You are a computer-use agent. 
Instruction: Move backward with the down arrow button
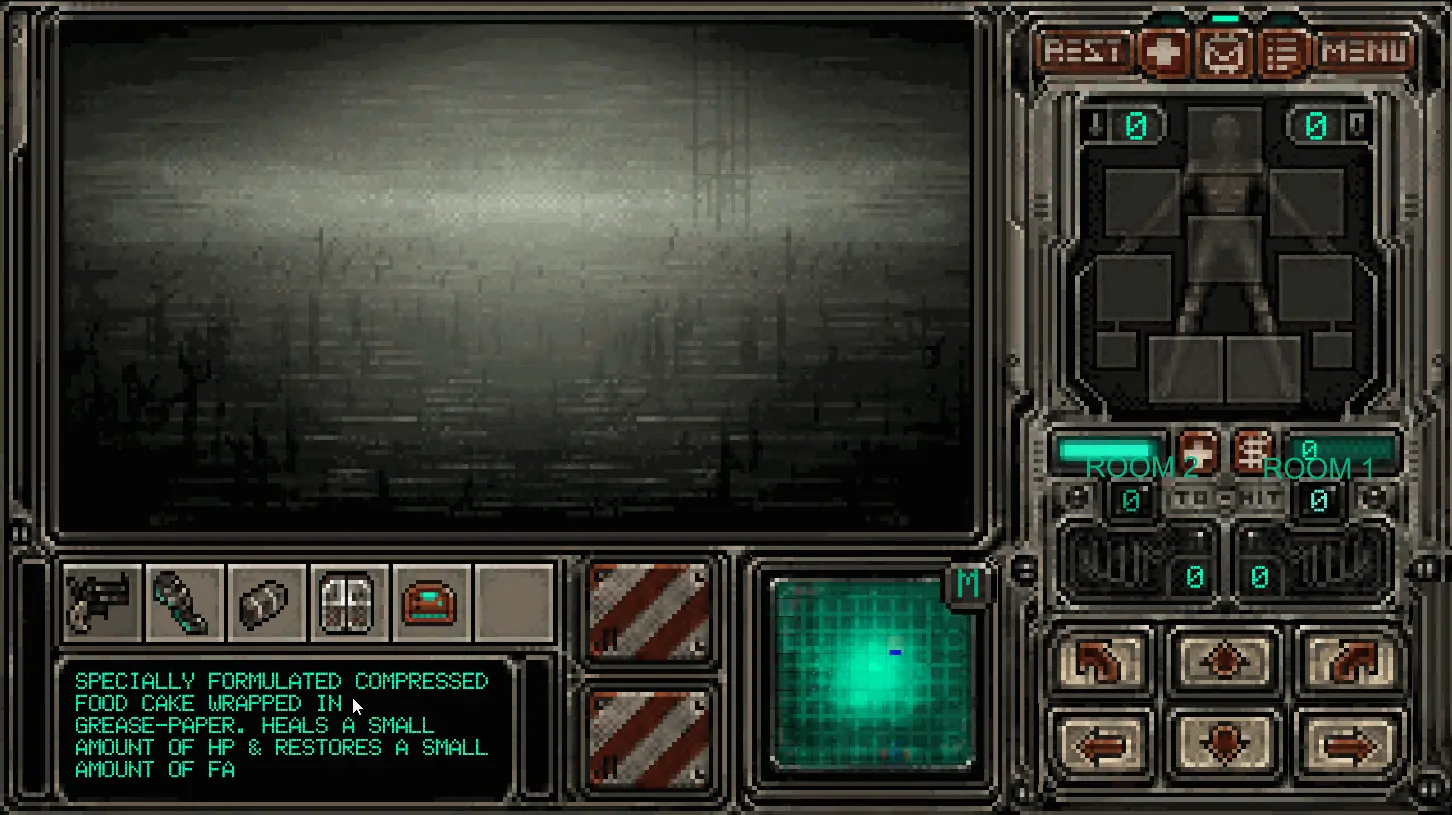click(1225, 744)
